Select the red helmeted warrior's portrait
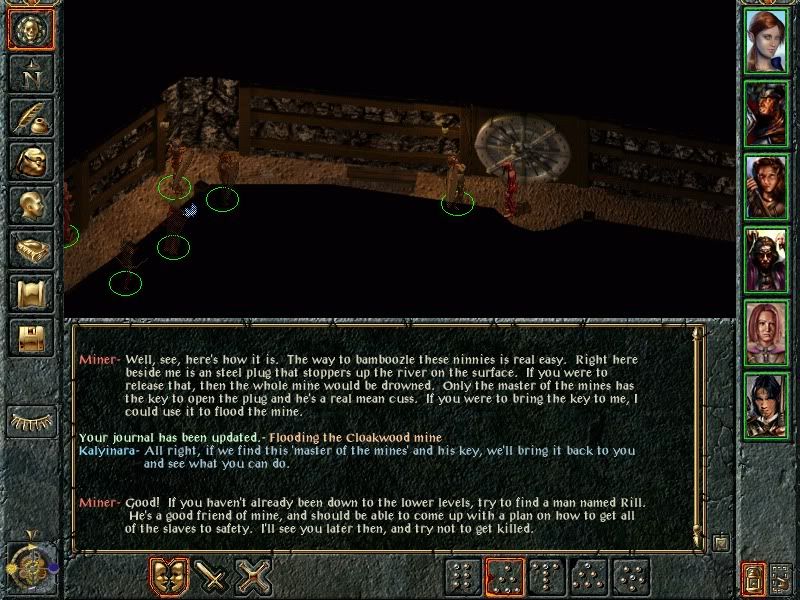Image resolution: width=800 pixels, height=600 pixels. (x=767, y=111)
